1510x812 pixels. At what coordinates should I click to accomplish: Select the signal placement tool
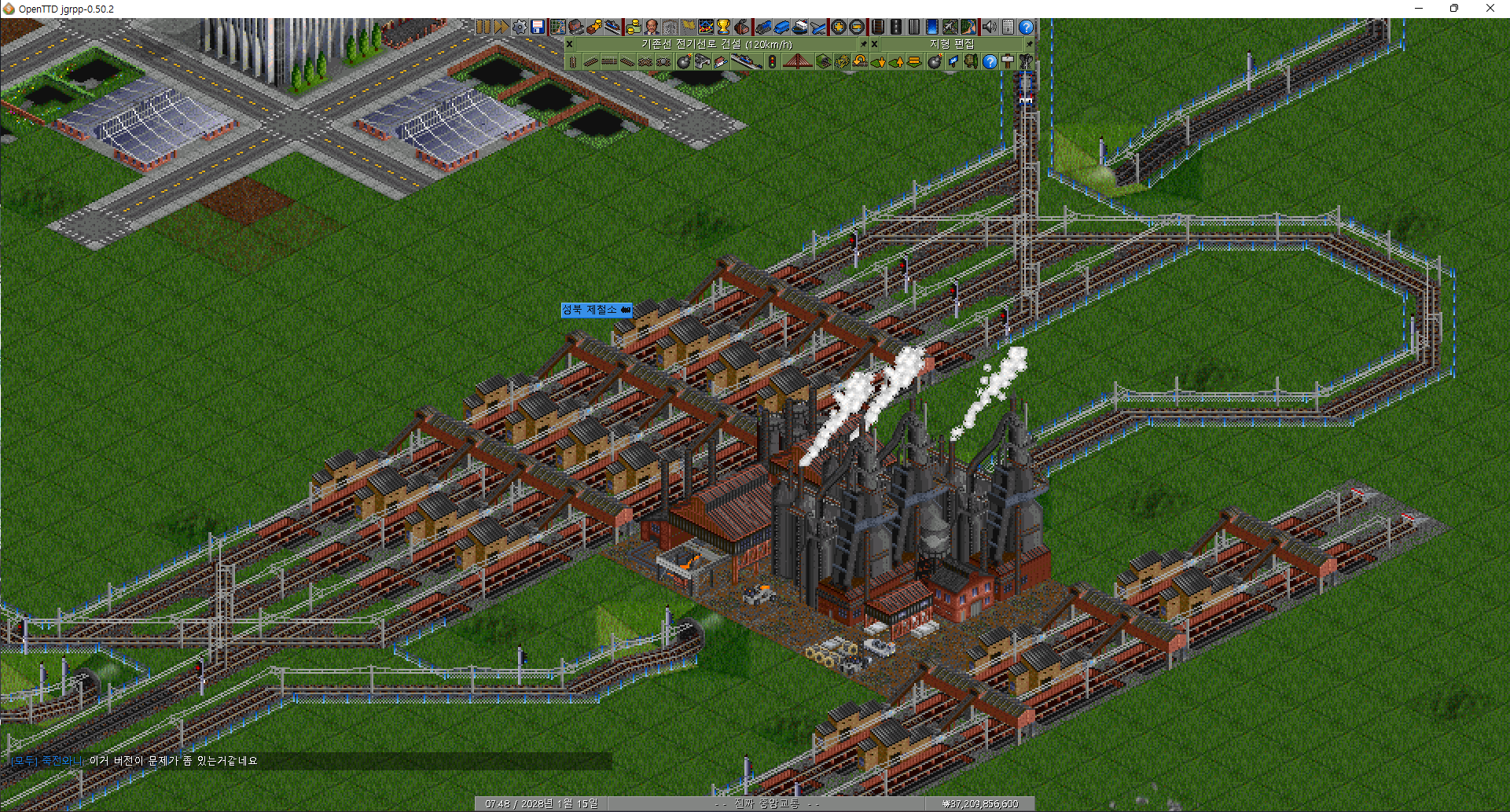771,61
